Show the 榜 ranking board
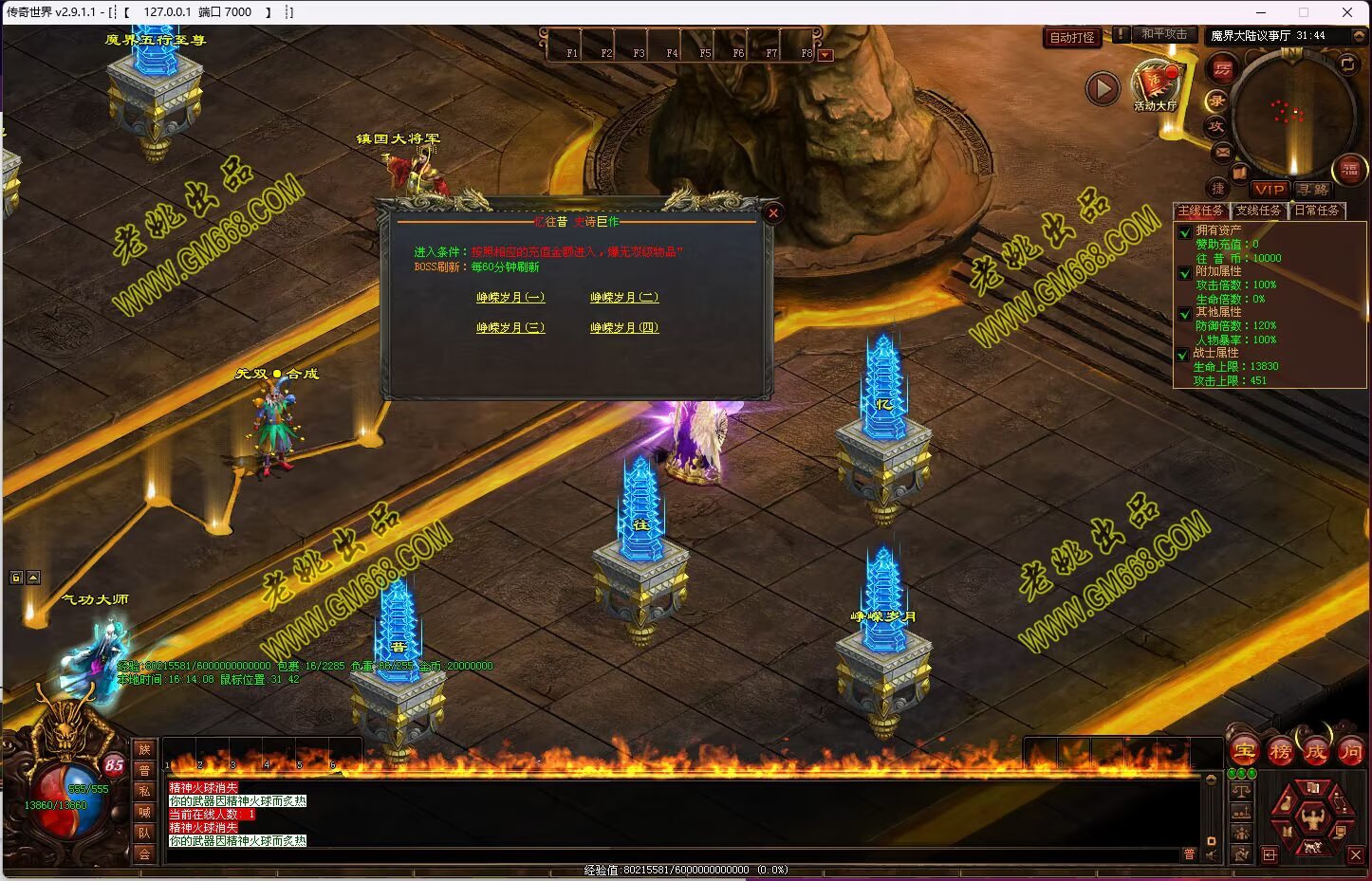1372x881 pixels. pyautogui.click(x=1280, y=752)
